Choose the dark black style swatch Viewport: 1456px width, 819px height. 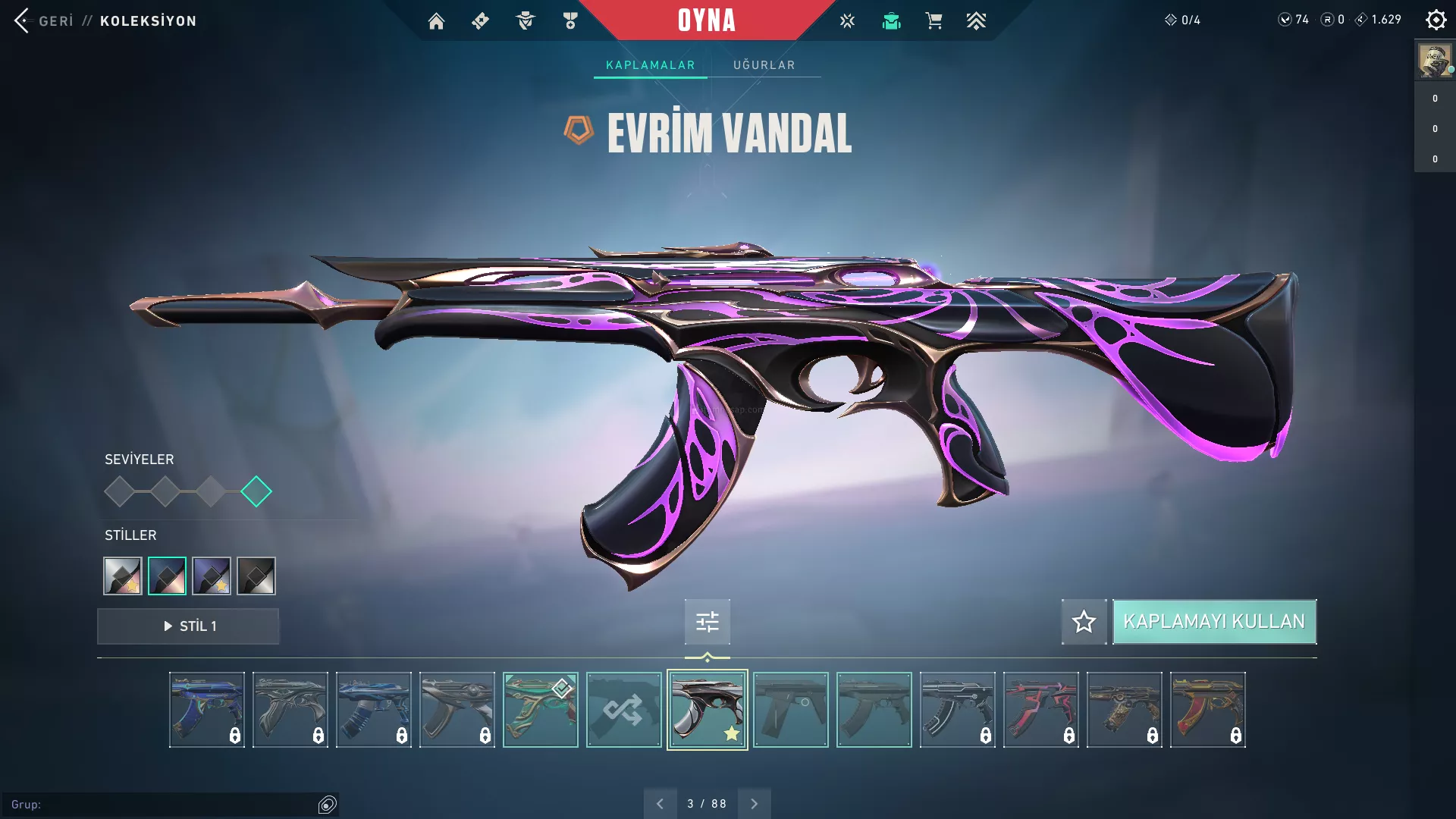256,576
